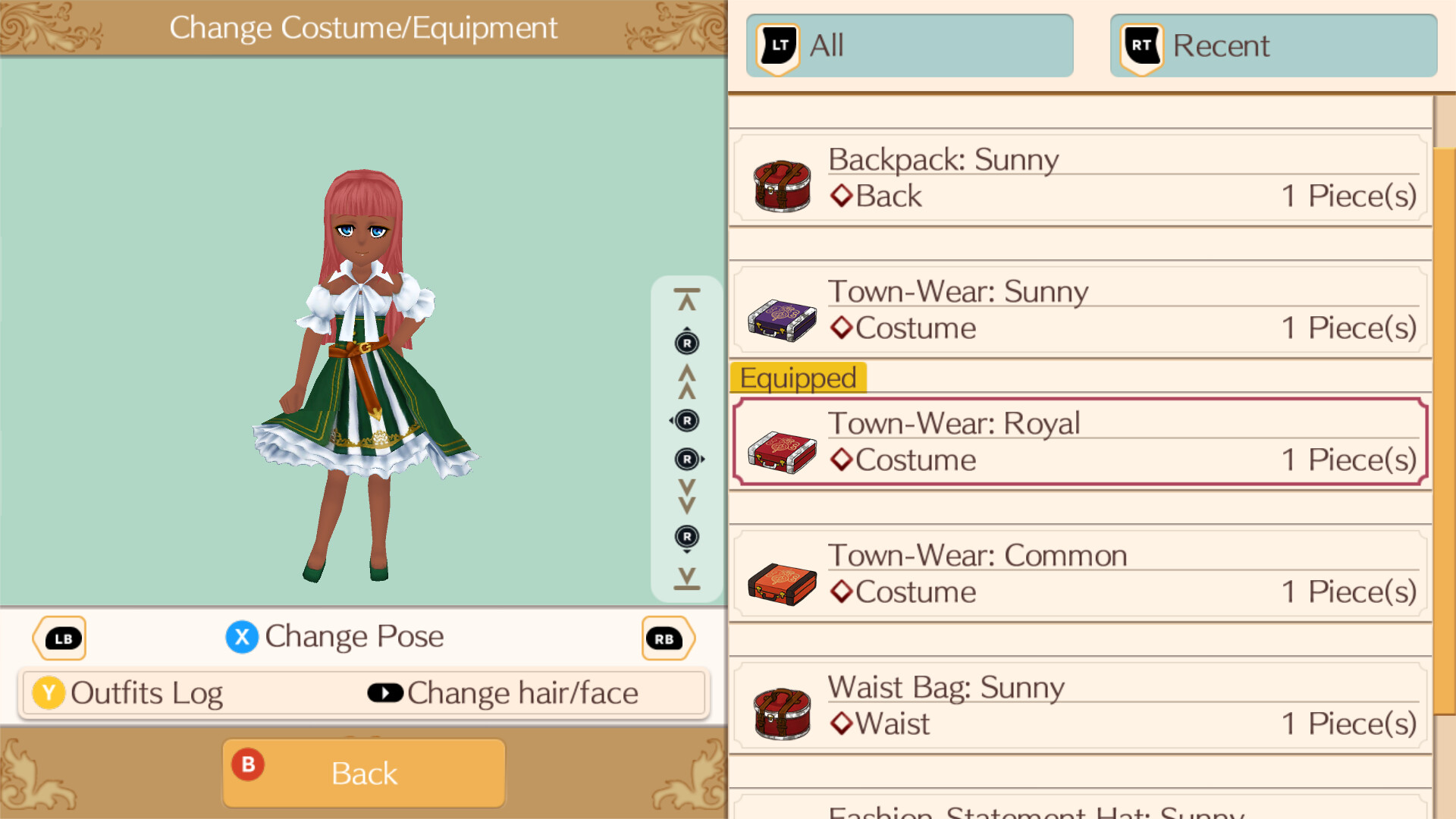
Task: Click the LT trigger icon beside All
Action: click(x=776, y=45)
